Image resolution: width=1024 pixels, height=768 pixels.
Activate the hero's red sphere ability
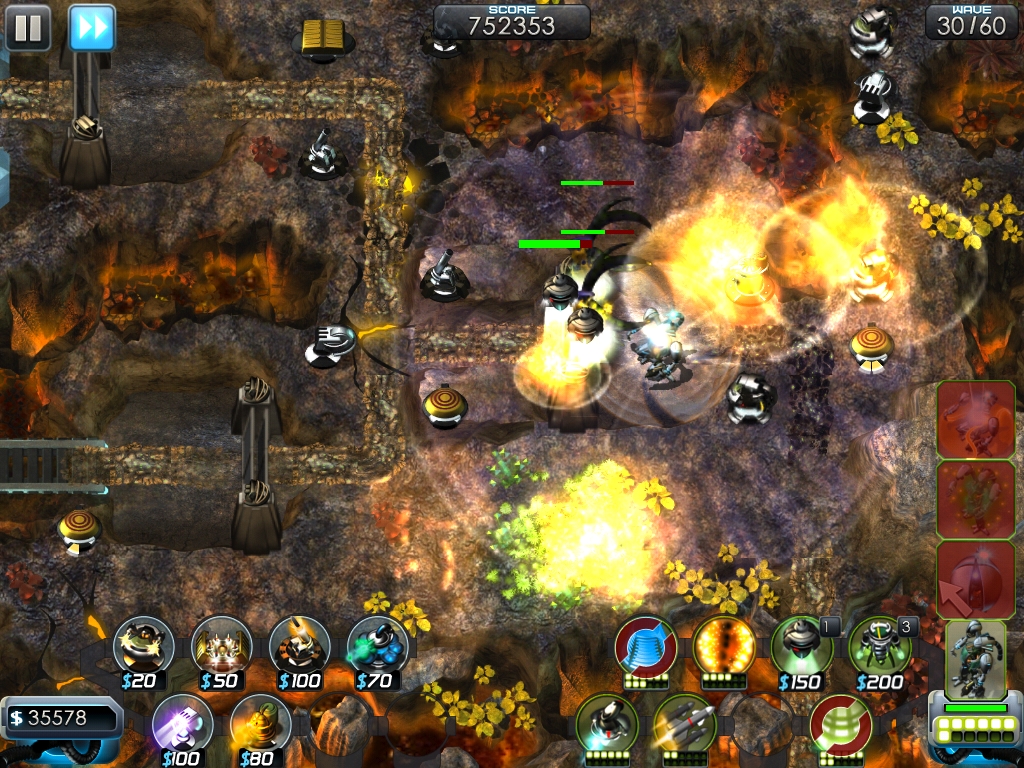pyautogui.click(x=976, y=579)
